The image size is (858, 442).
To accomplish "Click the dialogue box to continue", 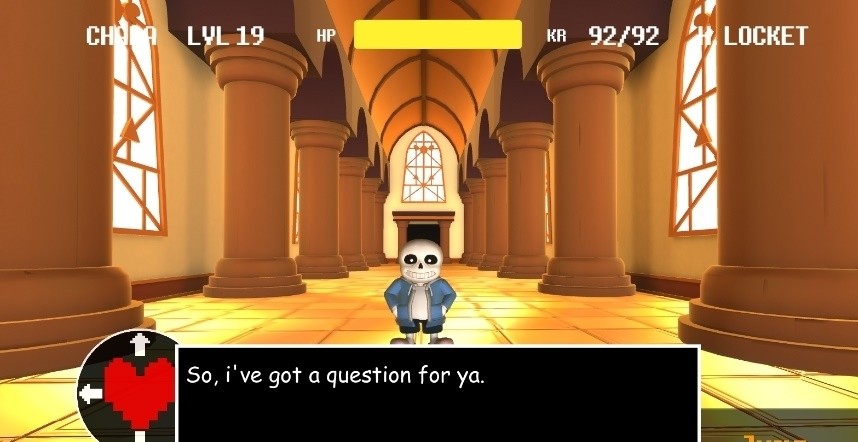I will (x=437, y=393).
